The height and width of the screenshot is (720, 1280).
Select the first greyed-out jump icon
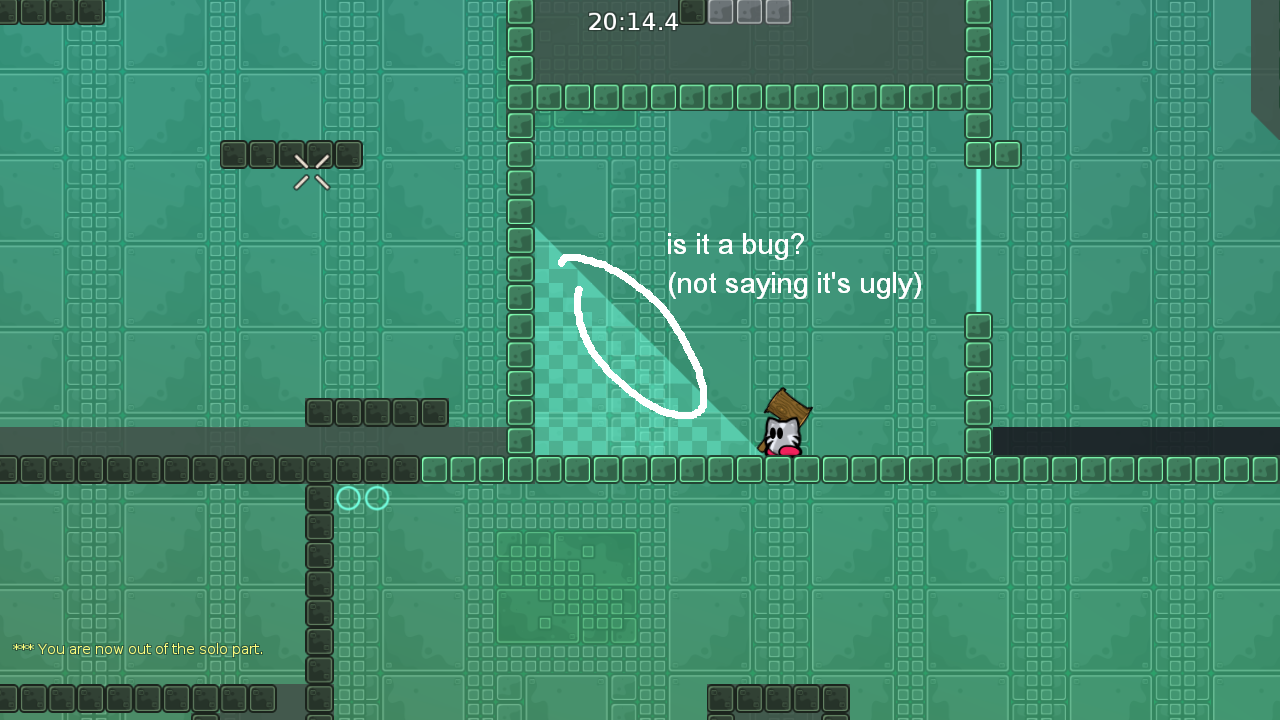click(721, 12)
